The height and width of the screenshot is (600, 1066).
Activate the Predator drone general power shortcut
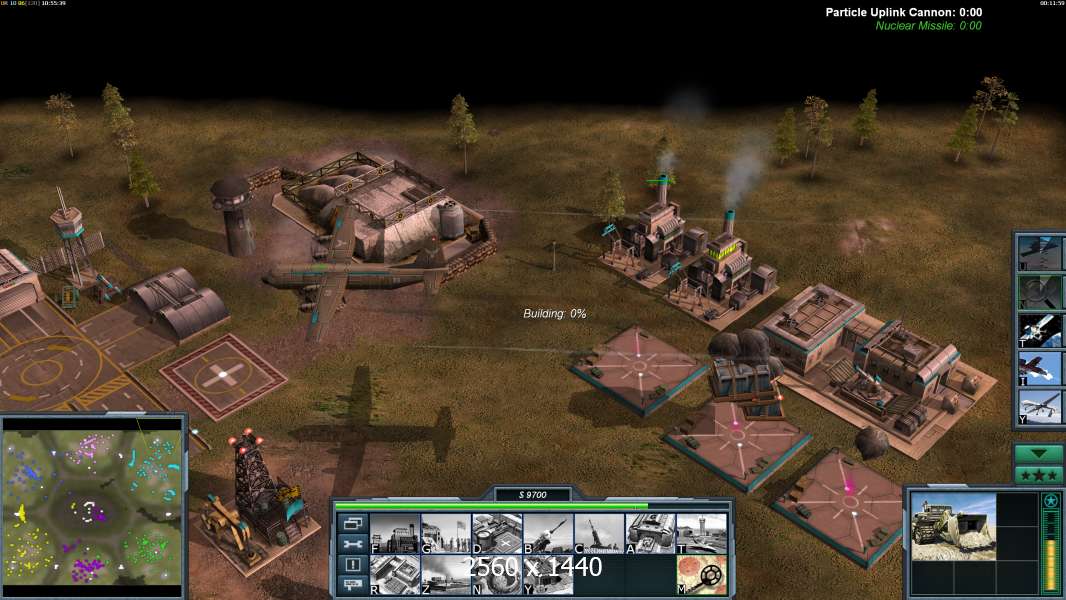(x=1040, y=407)
